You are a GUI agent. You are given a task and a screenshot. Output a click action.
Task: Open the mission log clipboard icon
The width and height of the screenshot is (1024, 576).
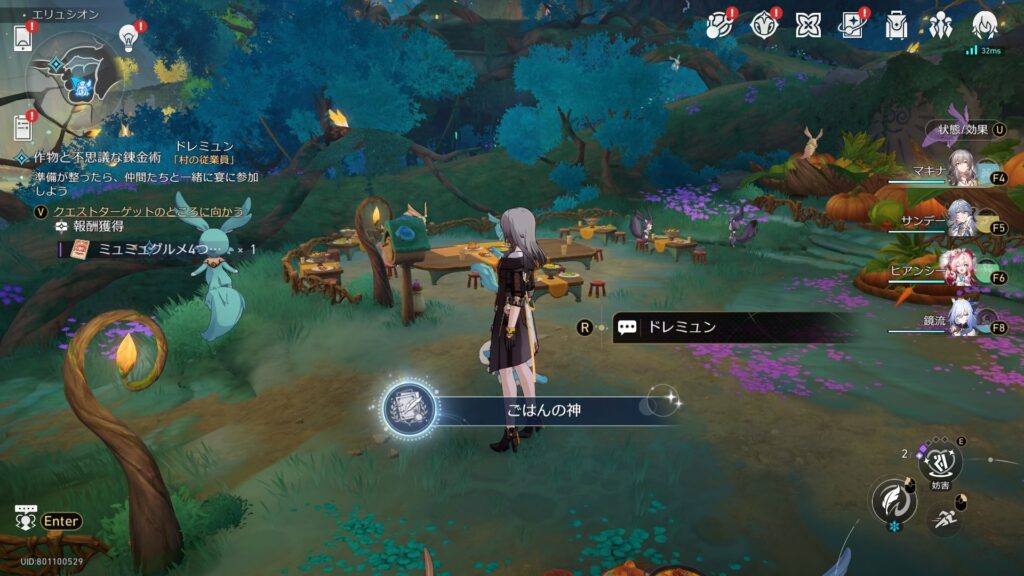[x=23, y=127]
